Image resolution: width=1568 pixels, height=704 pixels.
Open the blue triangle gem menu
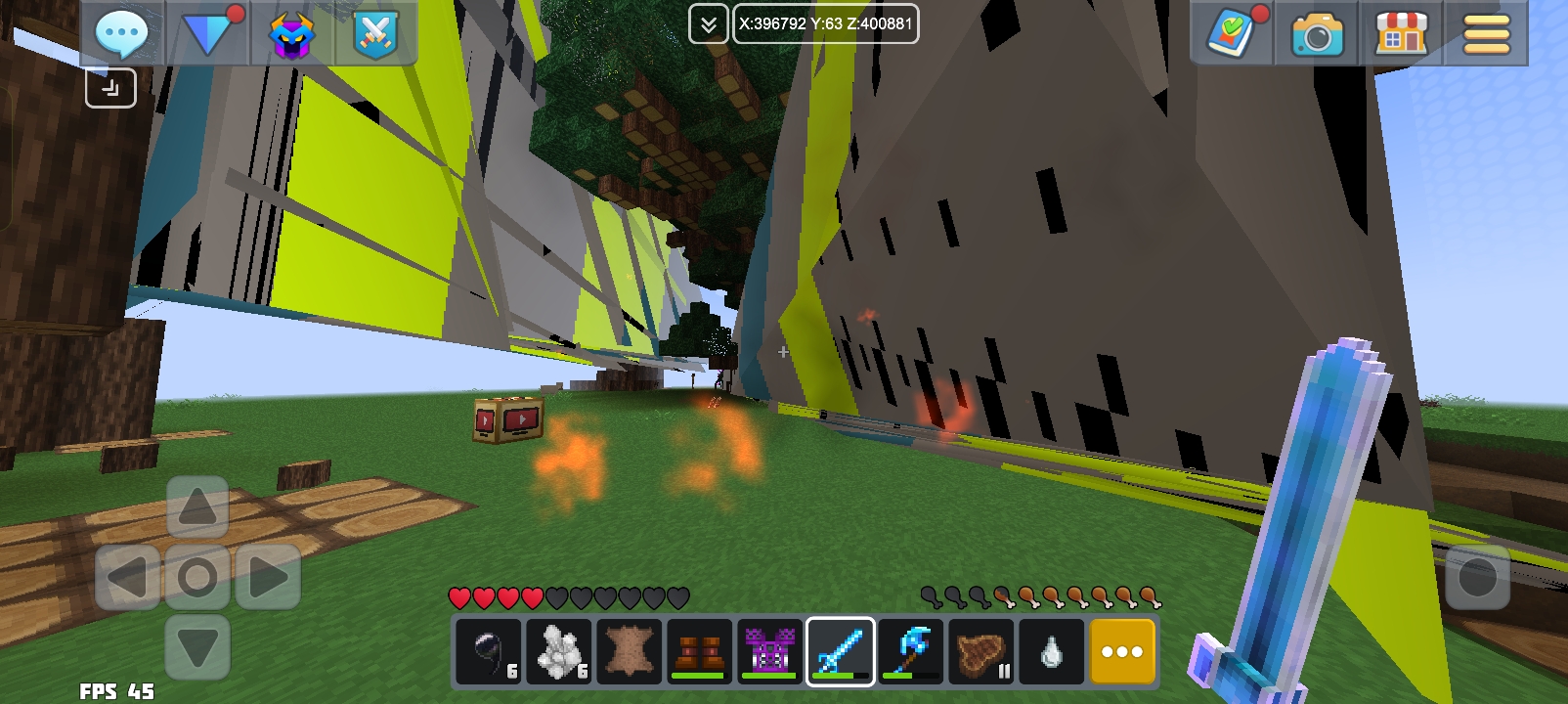[207, 34]
